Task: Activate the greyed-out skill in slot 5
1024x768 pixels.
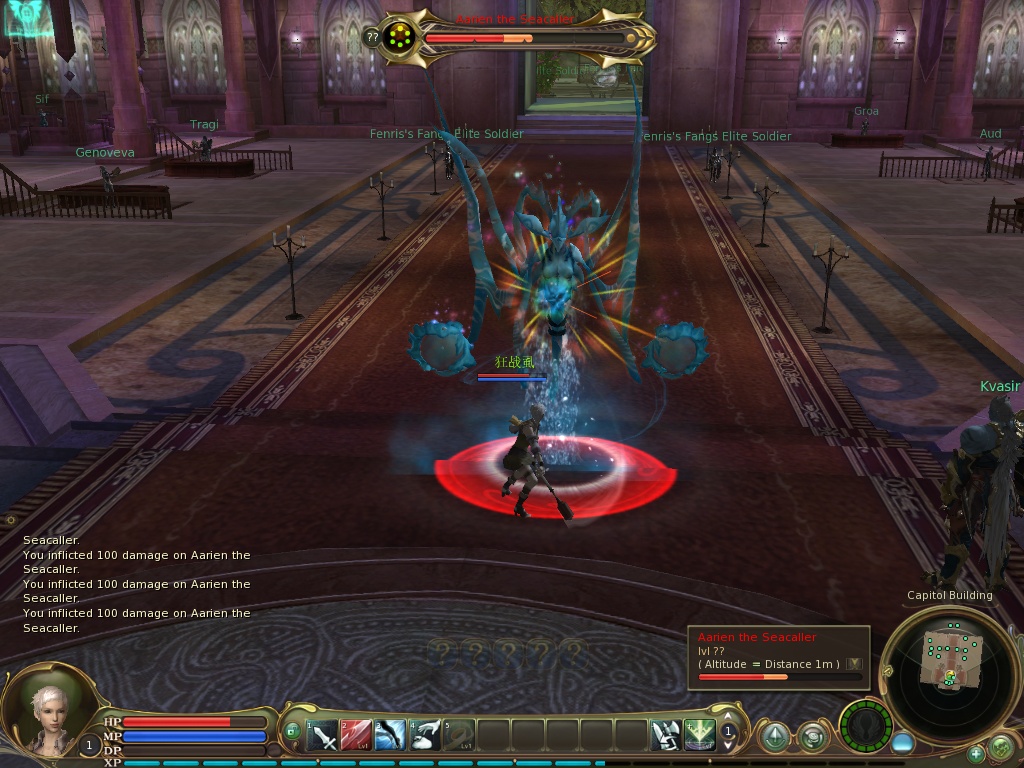Action: pos(459,736)
